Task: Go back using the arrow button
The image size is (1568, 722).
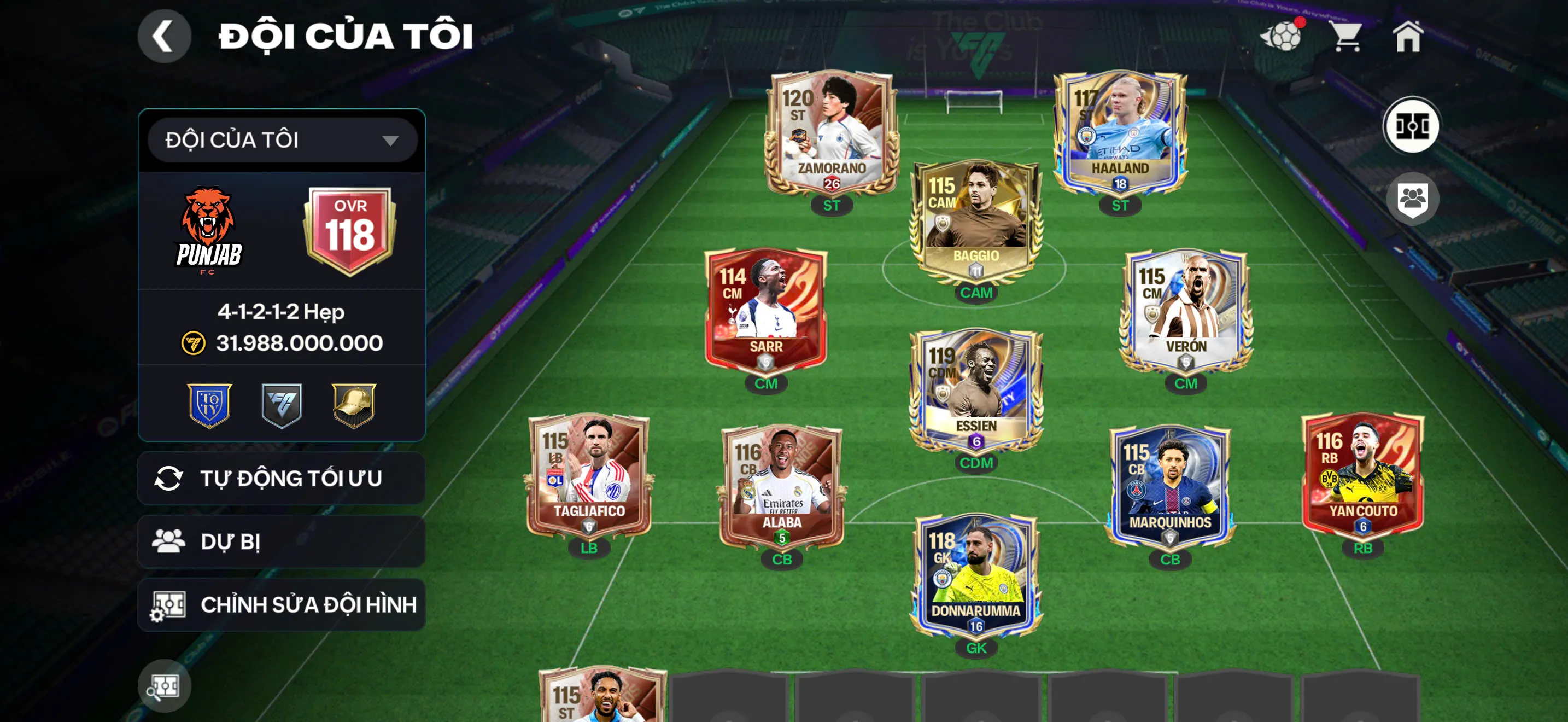Action: (163, 36)
